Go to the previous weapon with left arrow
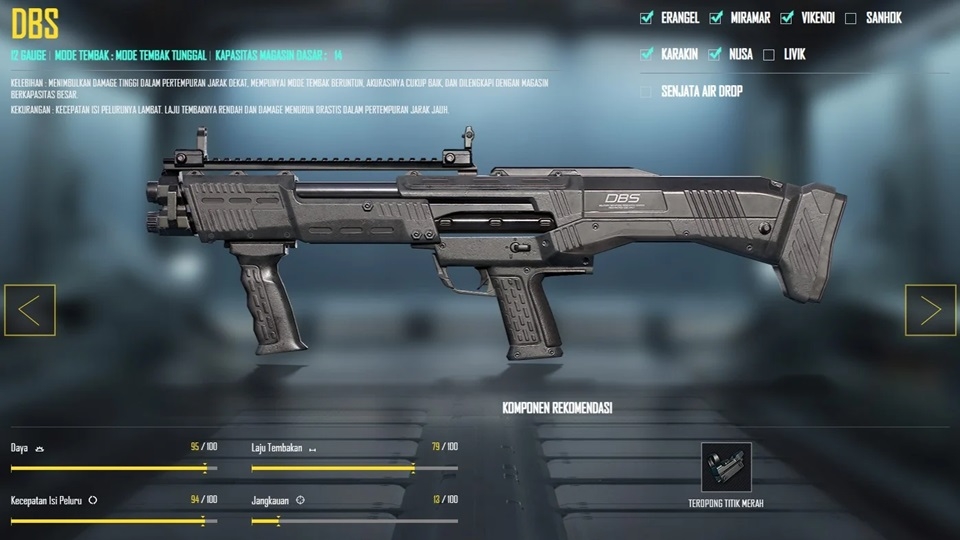 coord(30,310)
